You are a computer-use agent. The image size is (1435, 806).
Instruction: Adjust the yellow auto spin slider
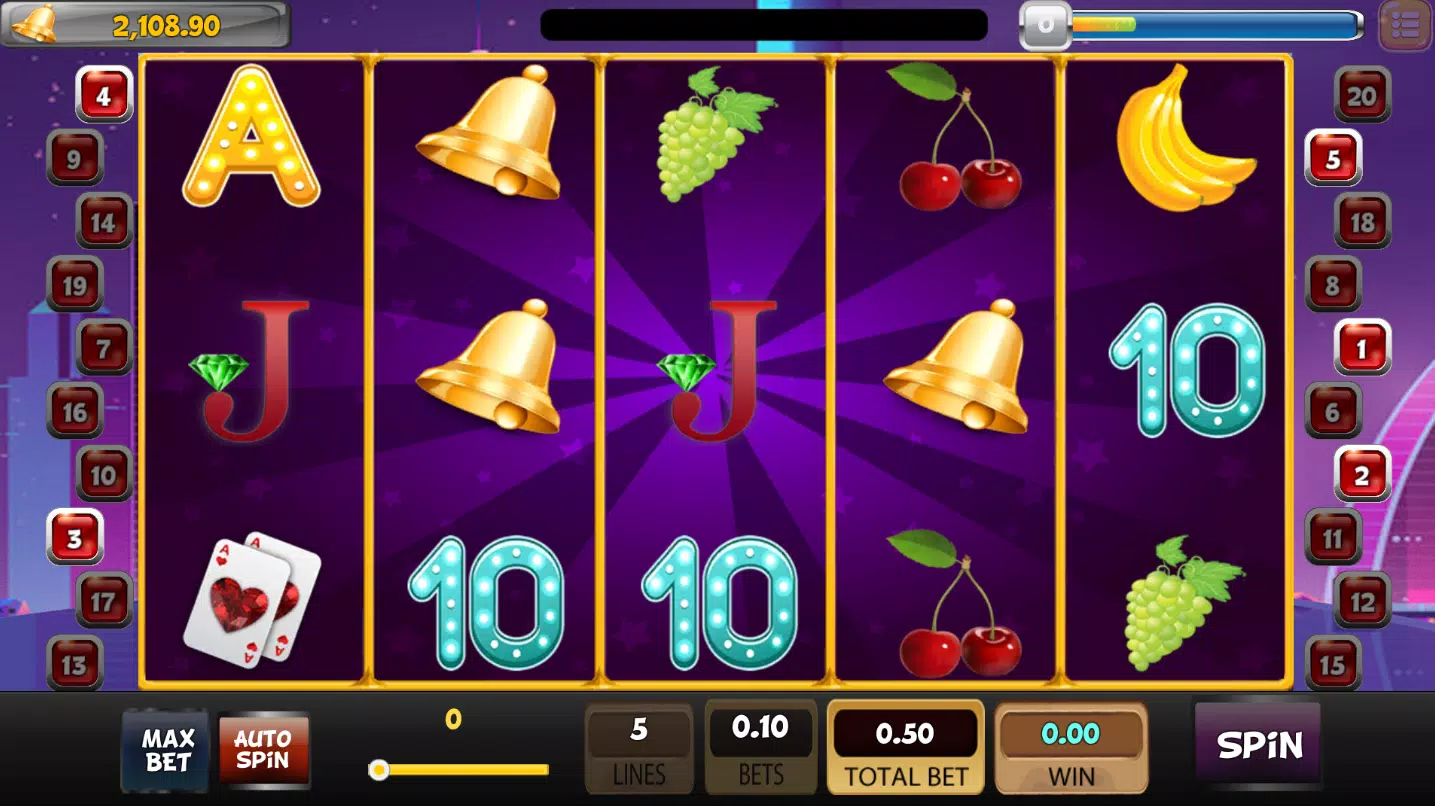tap(379, 769)
